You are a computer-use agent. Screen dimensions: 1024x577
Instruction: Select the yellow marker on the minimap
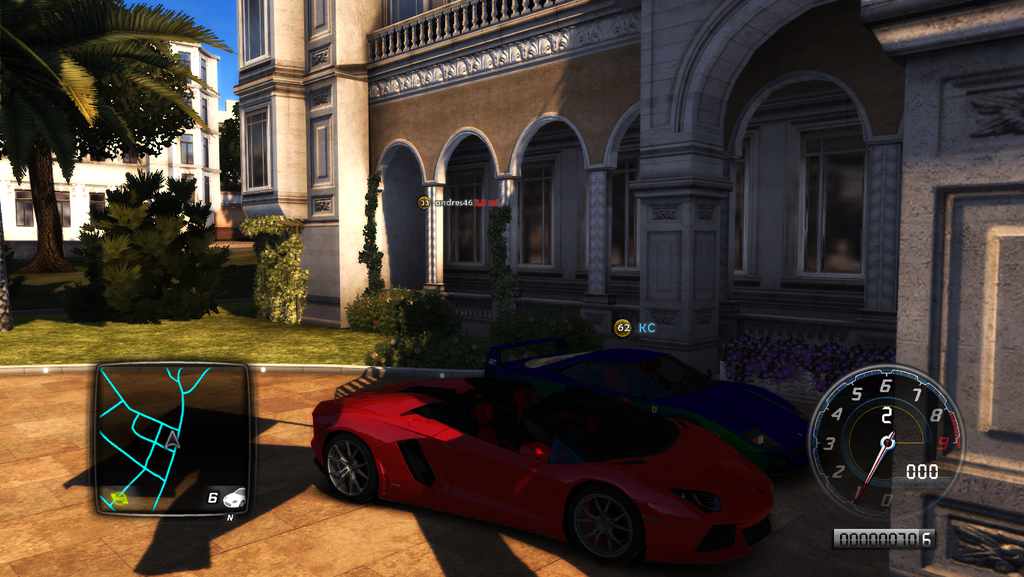click(120, 496)
